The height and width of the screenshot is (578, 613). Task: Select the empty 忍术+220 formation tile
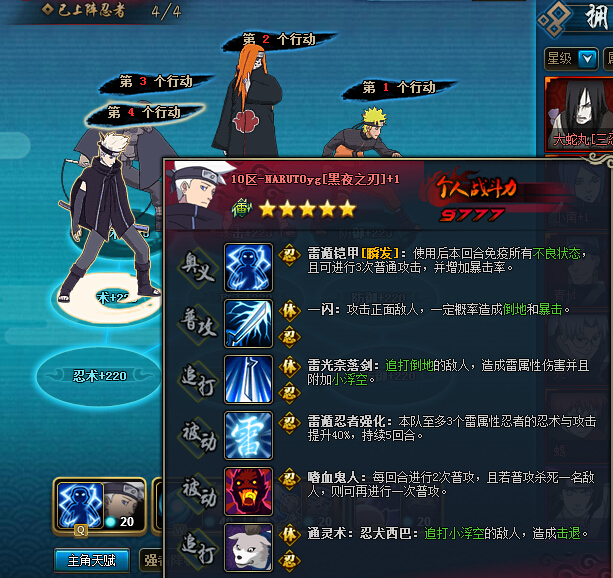[x=100, y=376]
